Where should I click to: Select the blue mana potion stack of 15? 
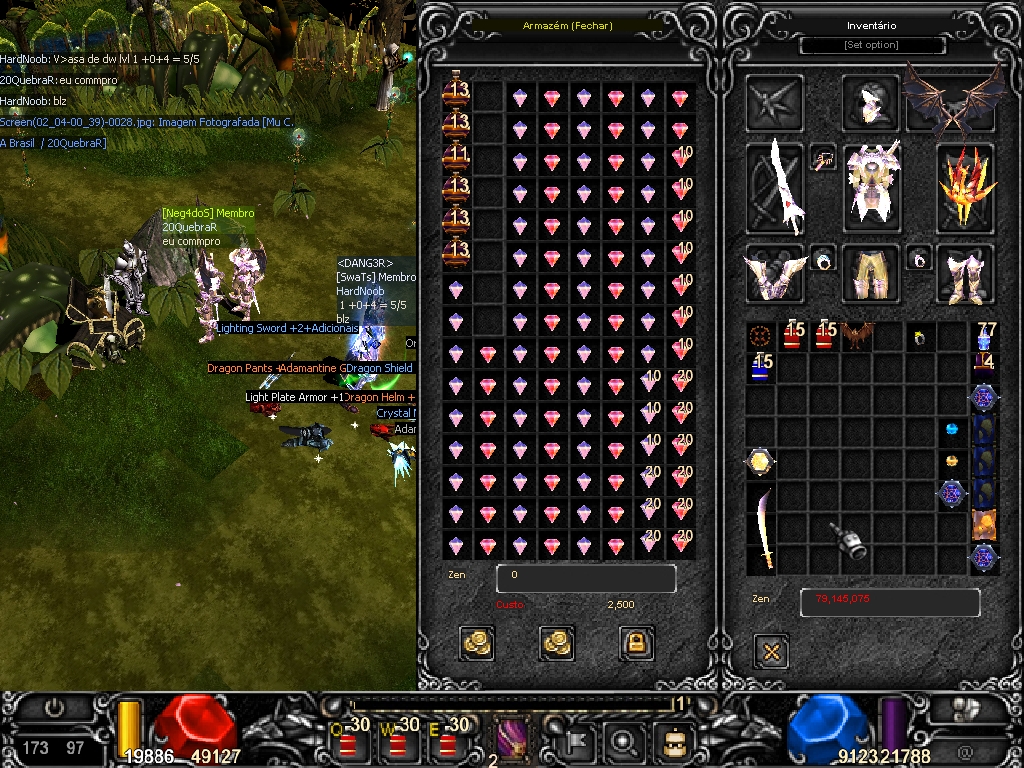coord(762,367)
